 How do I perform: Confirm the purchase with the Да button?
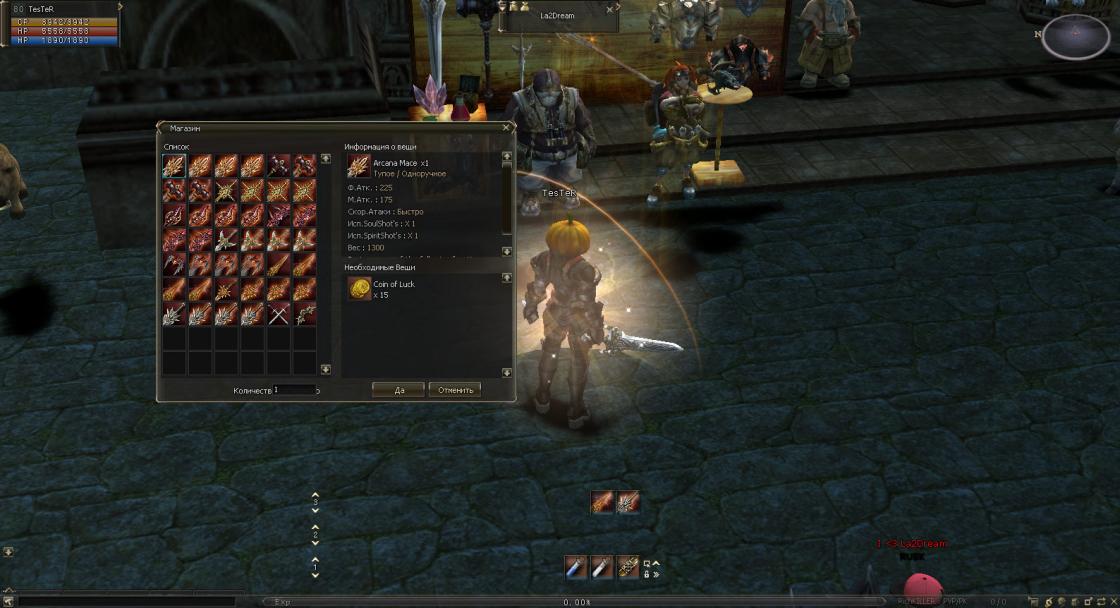(x=398, y=390)
